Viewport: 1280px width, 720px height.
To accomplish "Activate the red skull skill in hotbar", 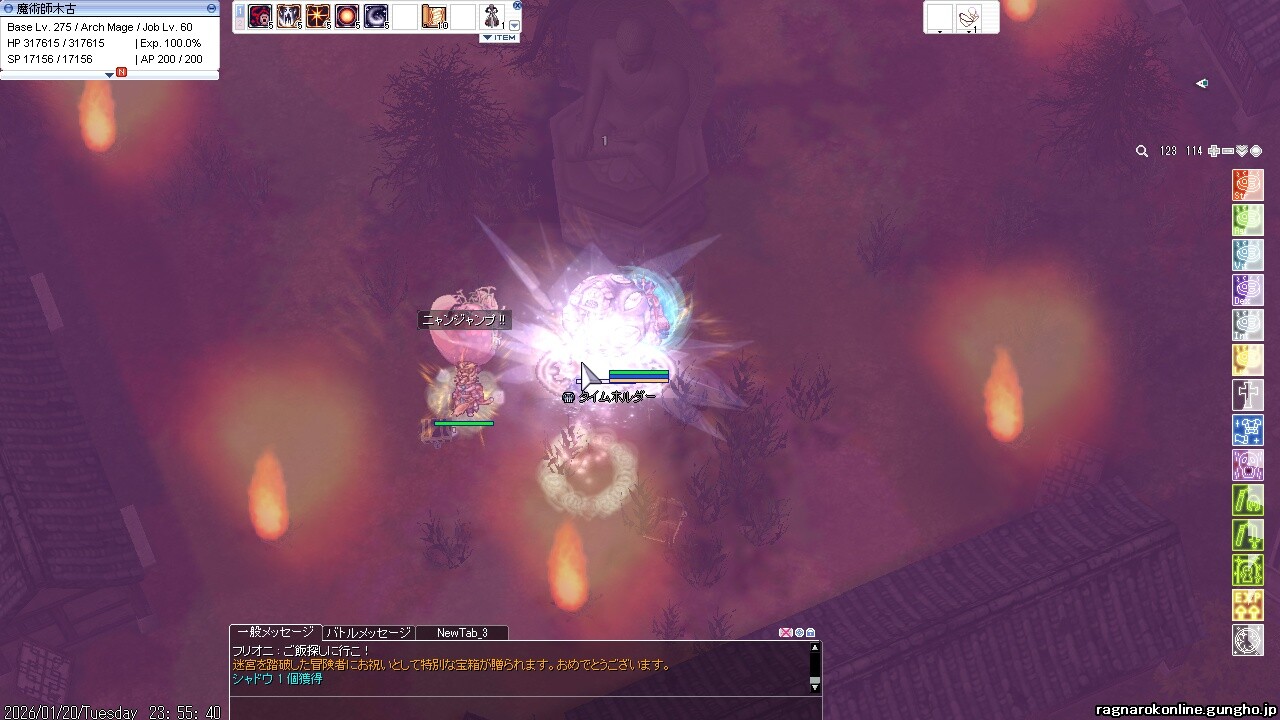I will [x=260, y=16].
